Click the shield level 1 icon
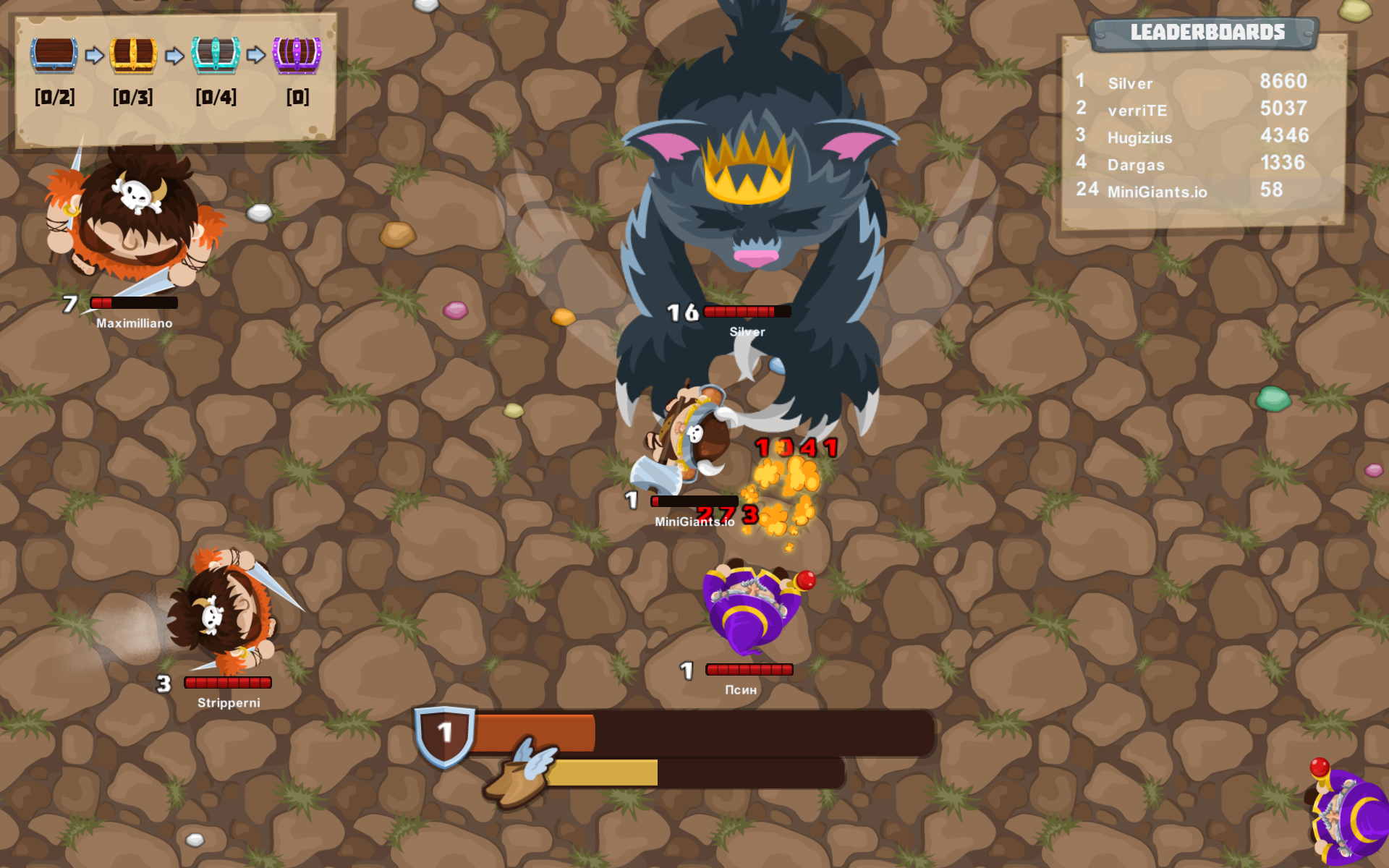The height and width of the screenshot is (868, 1389). click(446, 733)
